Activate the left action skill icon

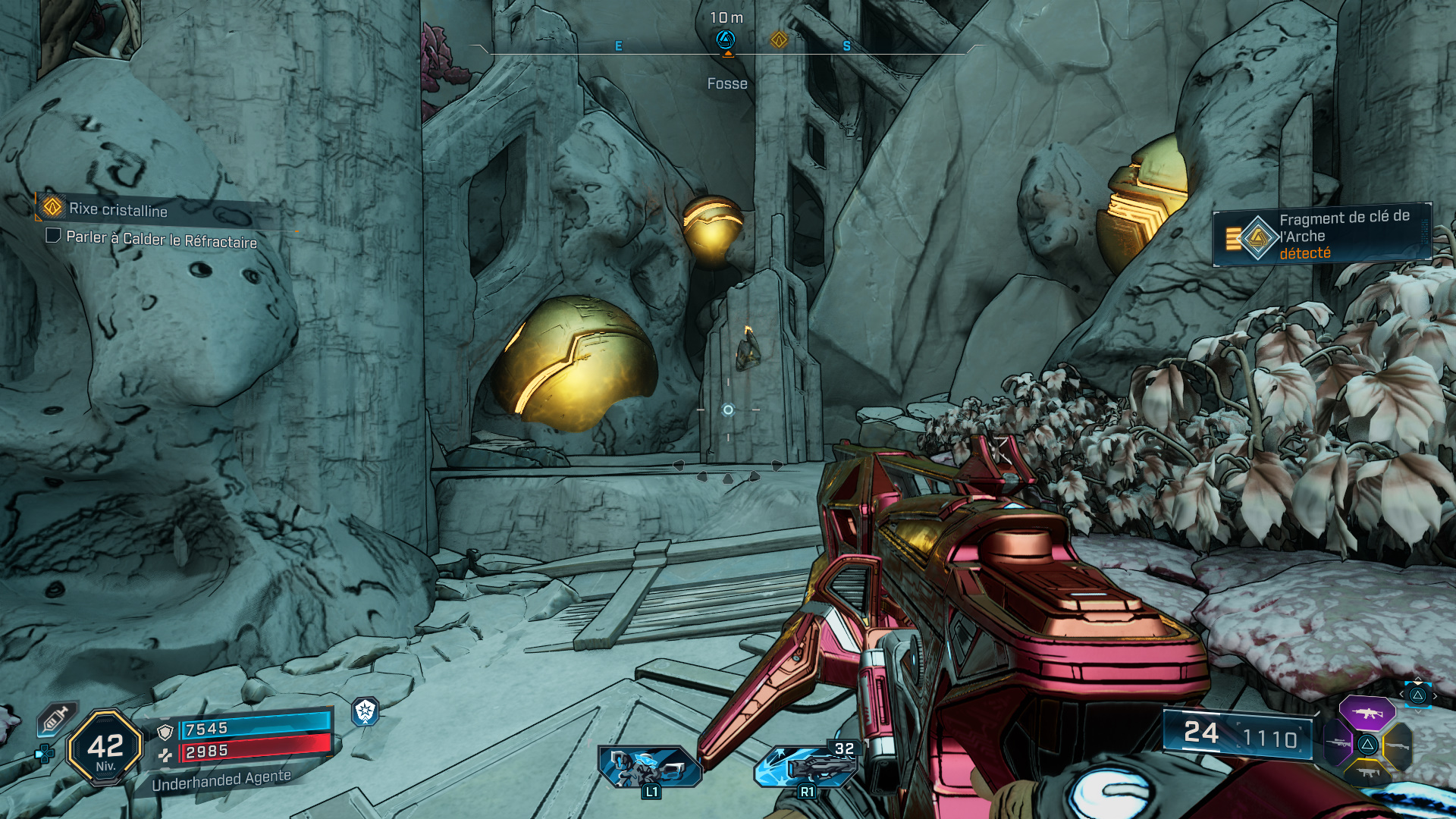[648, 766]
